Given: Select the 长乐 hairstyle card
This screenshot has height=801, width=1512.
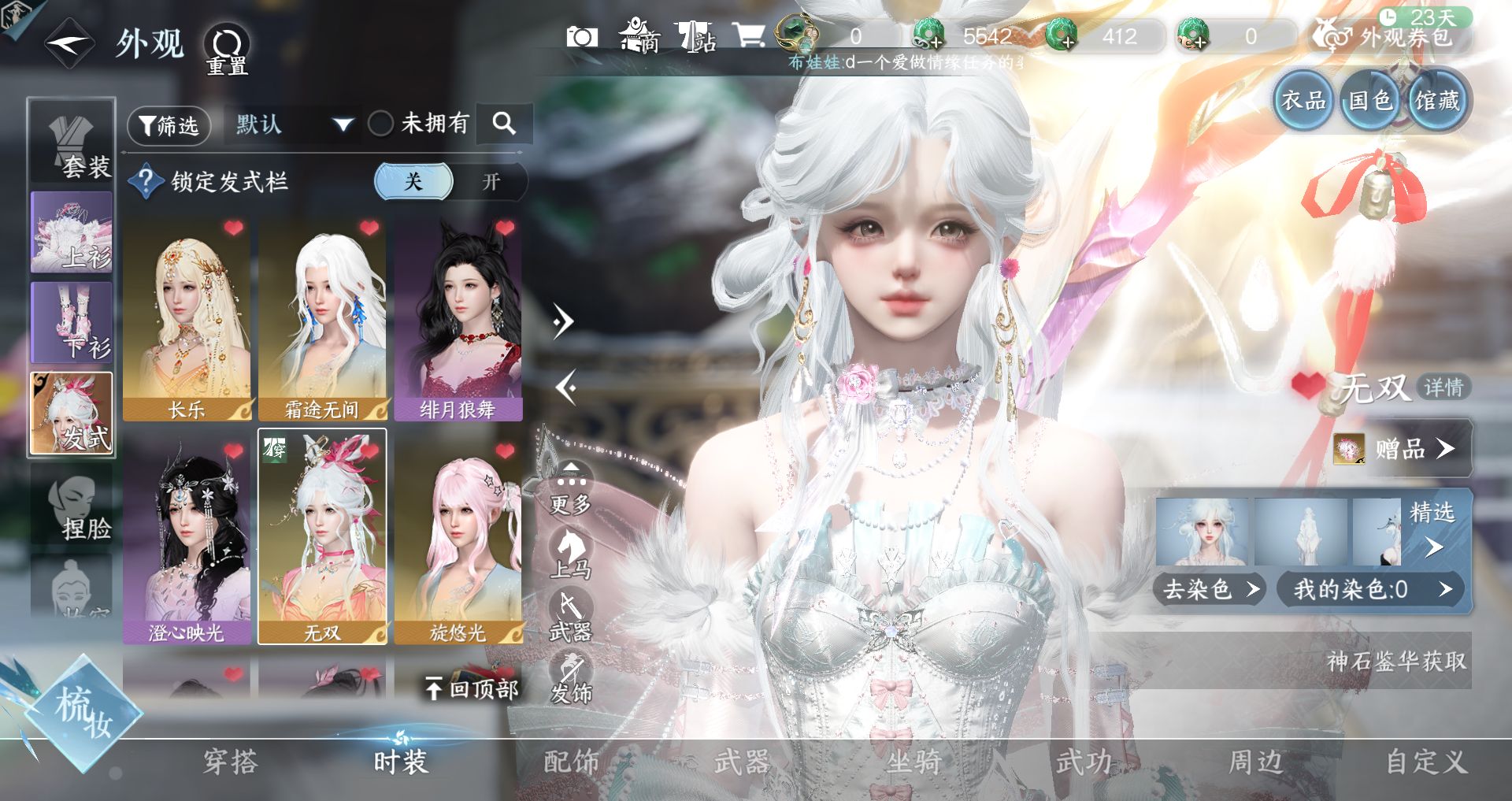Looking at the screenshot, I should click(x=187, y=319).
